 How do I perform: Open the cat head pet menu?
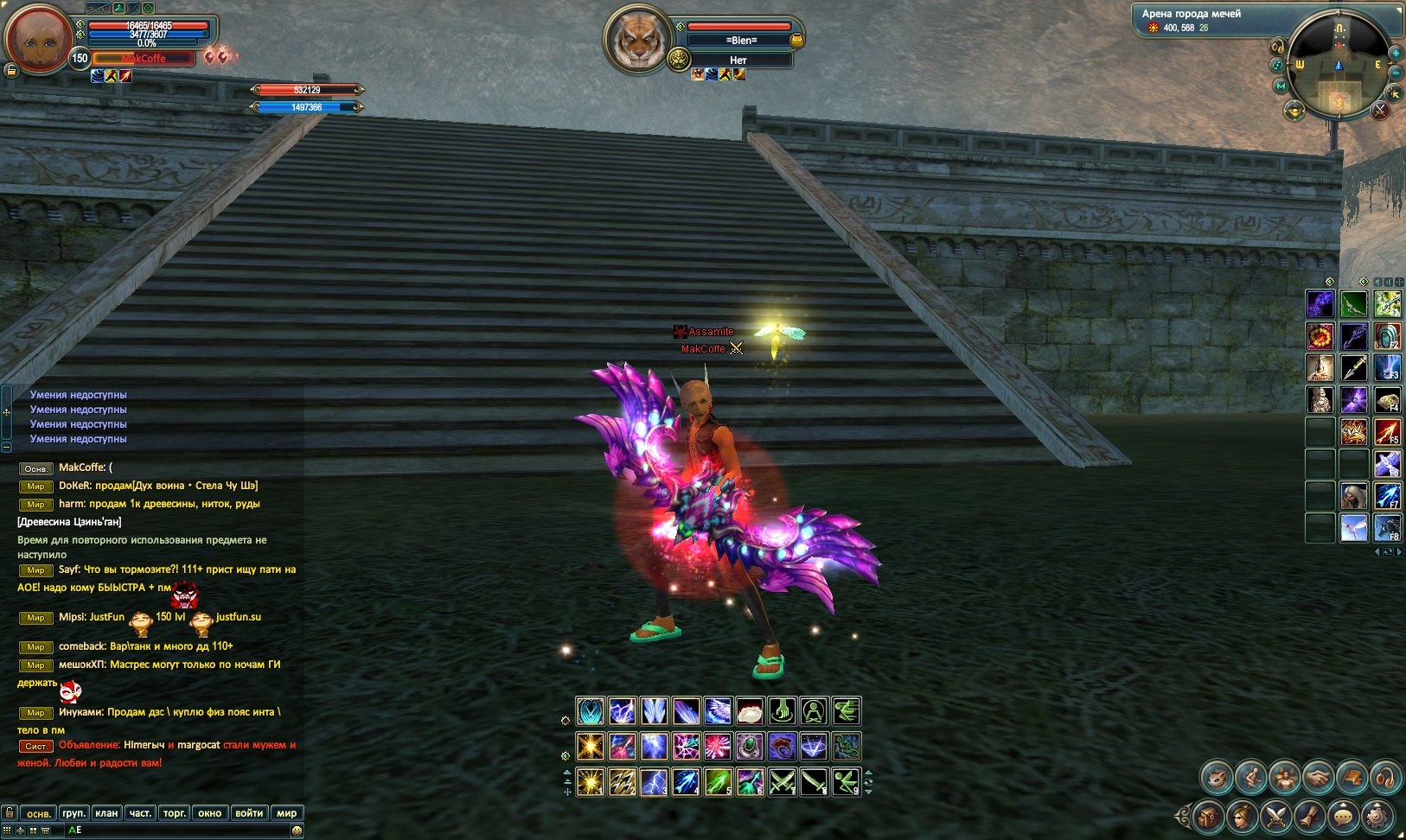click(x=1217, y=778)
